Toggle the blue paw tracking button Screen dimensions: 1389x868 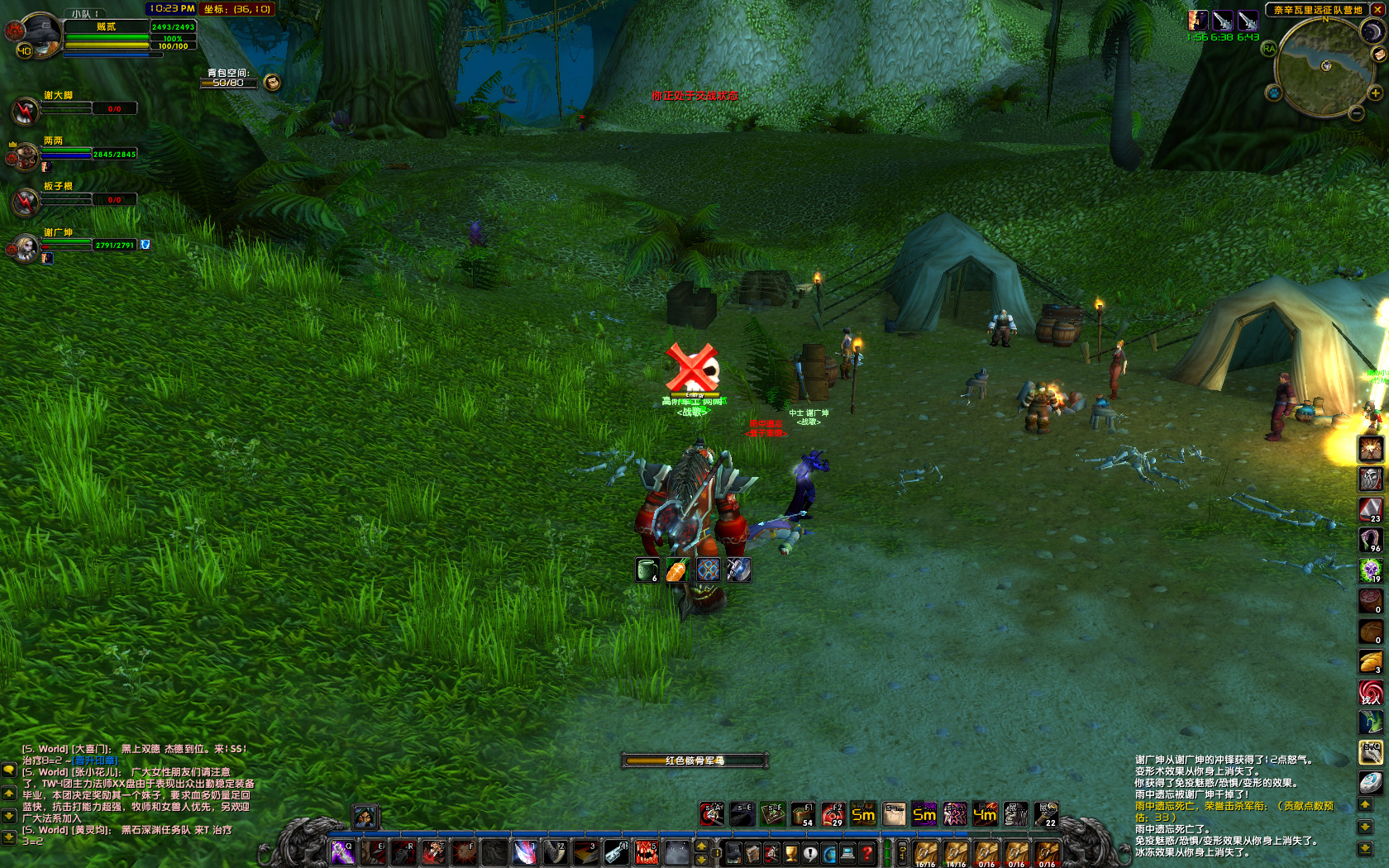(x=1274, y=93)
